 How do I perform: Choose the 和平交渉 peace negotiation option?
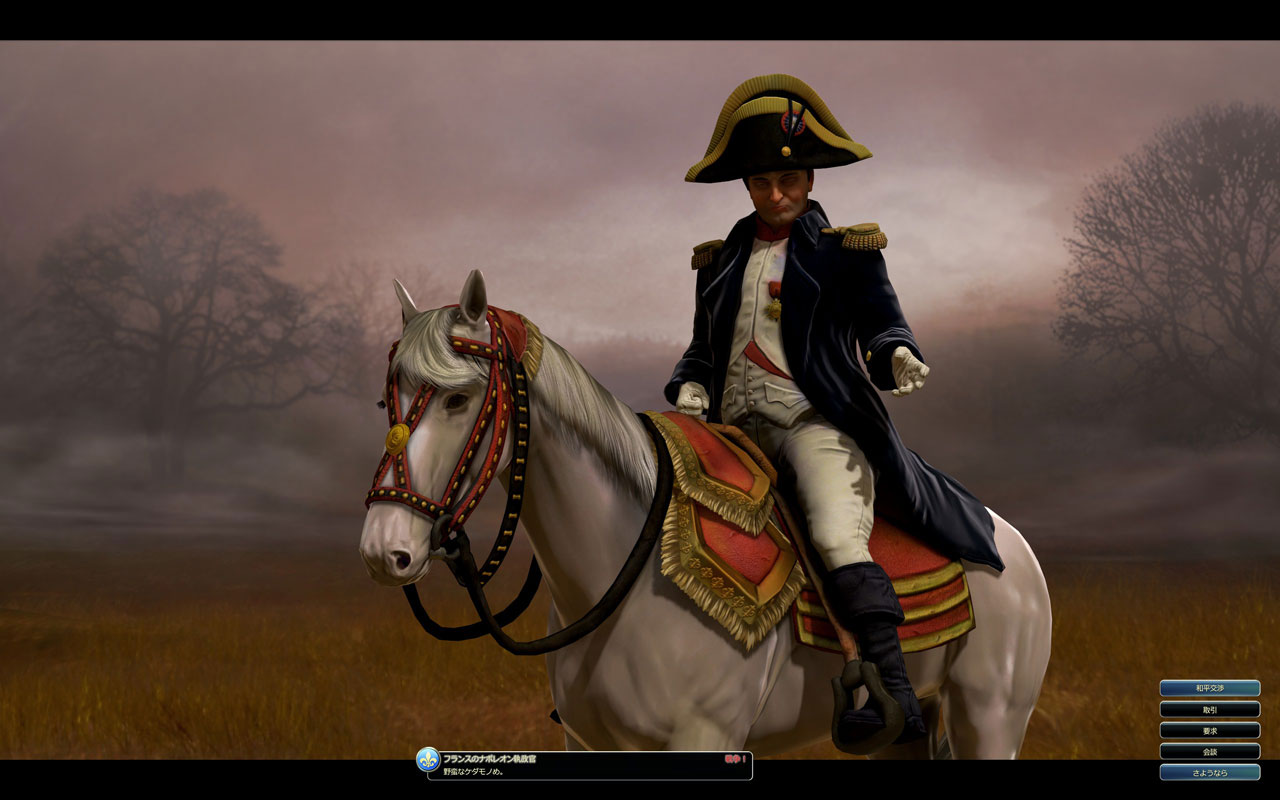tap(1209, 688)
